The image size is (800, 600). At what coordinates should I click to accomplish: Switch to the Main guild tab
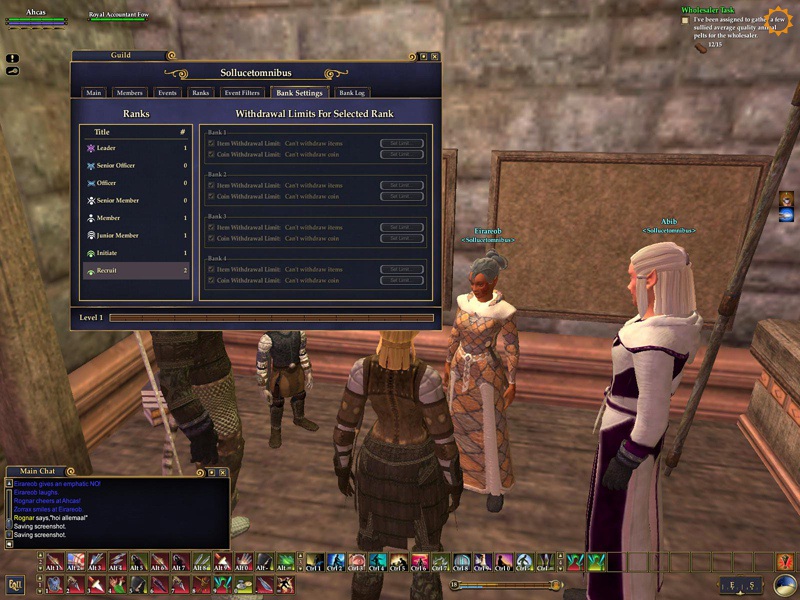[94, 93]
